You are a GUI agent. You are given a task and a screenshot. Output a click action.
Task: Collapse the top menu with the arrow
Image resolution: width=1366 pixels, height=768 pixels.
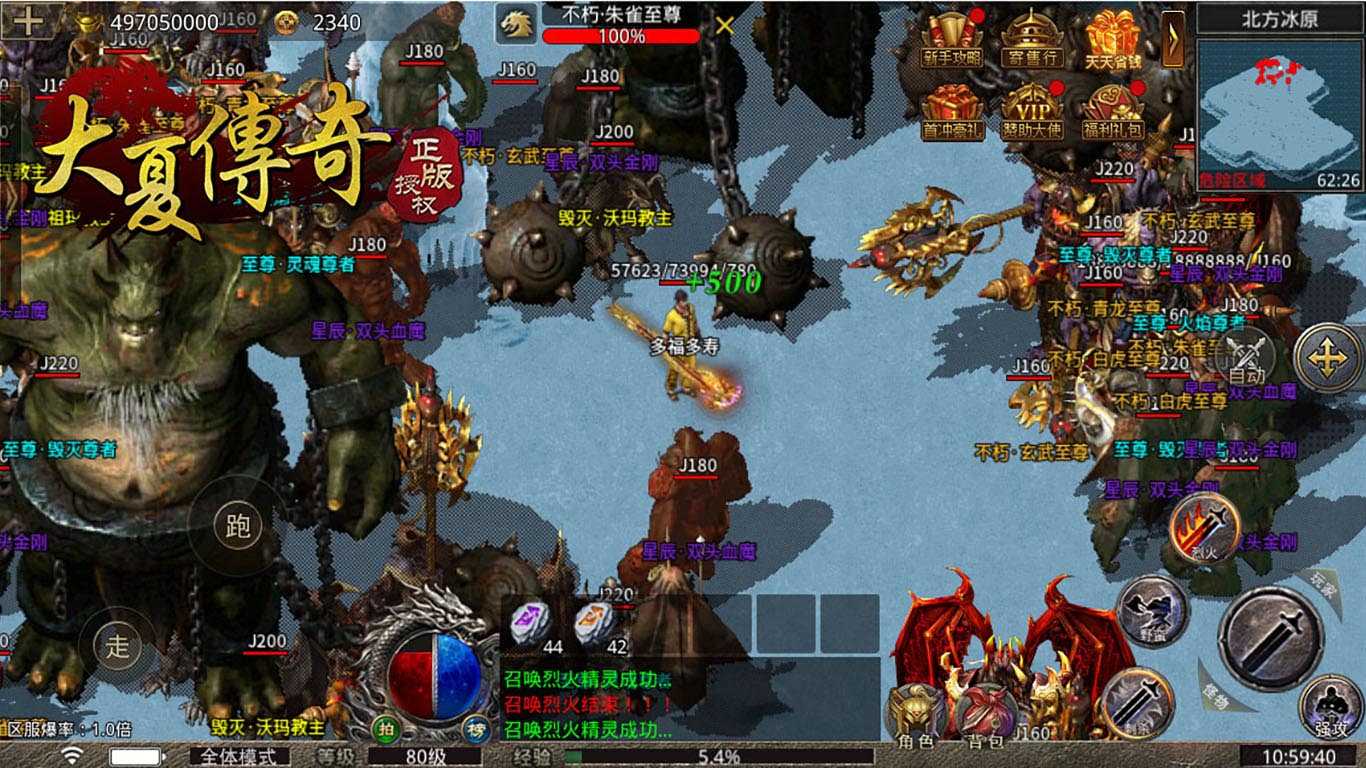(x=1173, y=38)
